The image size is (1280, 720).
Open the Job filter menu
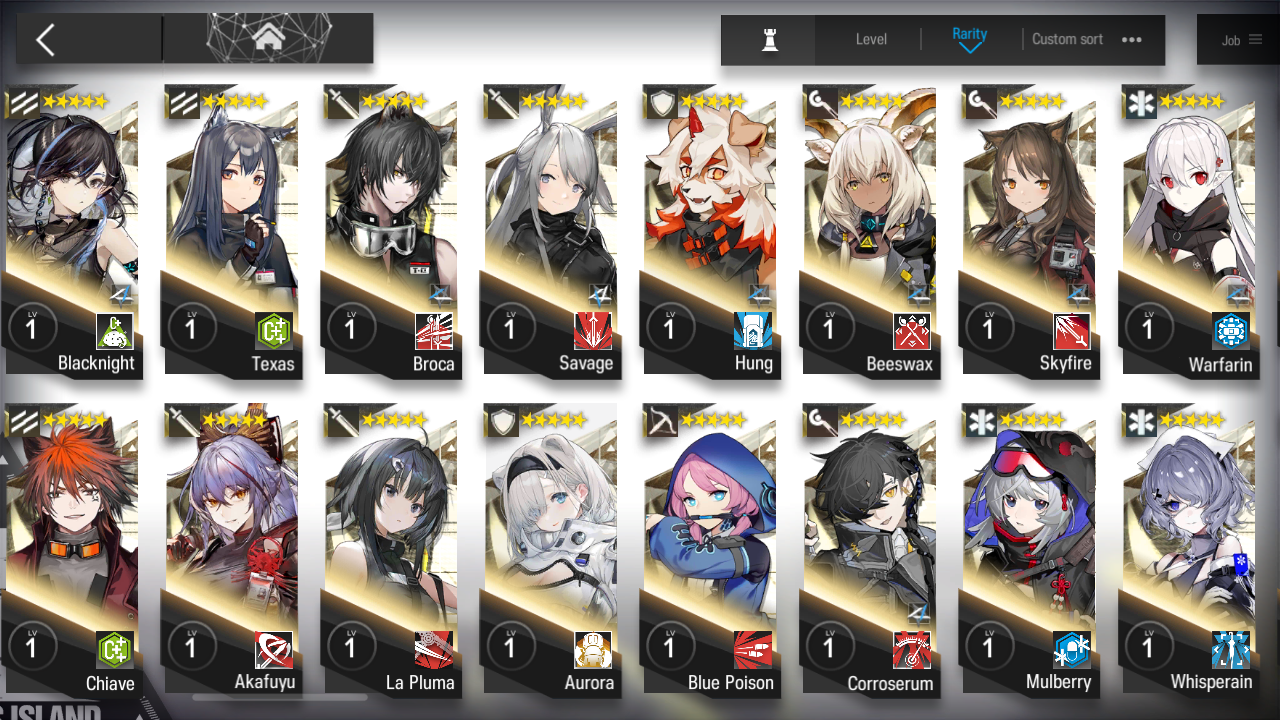click(1238, 40)
